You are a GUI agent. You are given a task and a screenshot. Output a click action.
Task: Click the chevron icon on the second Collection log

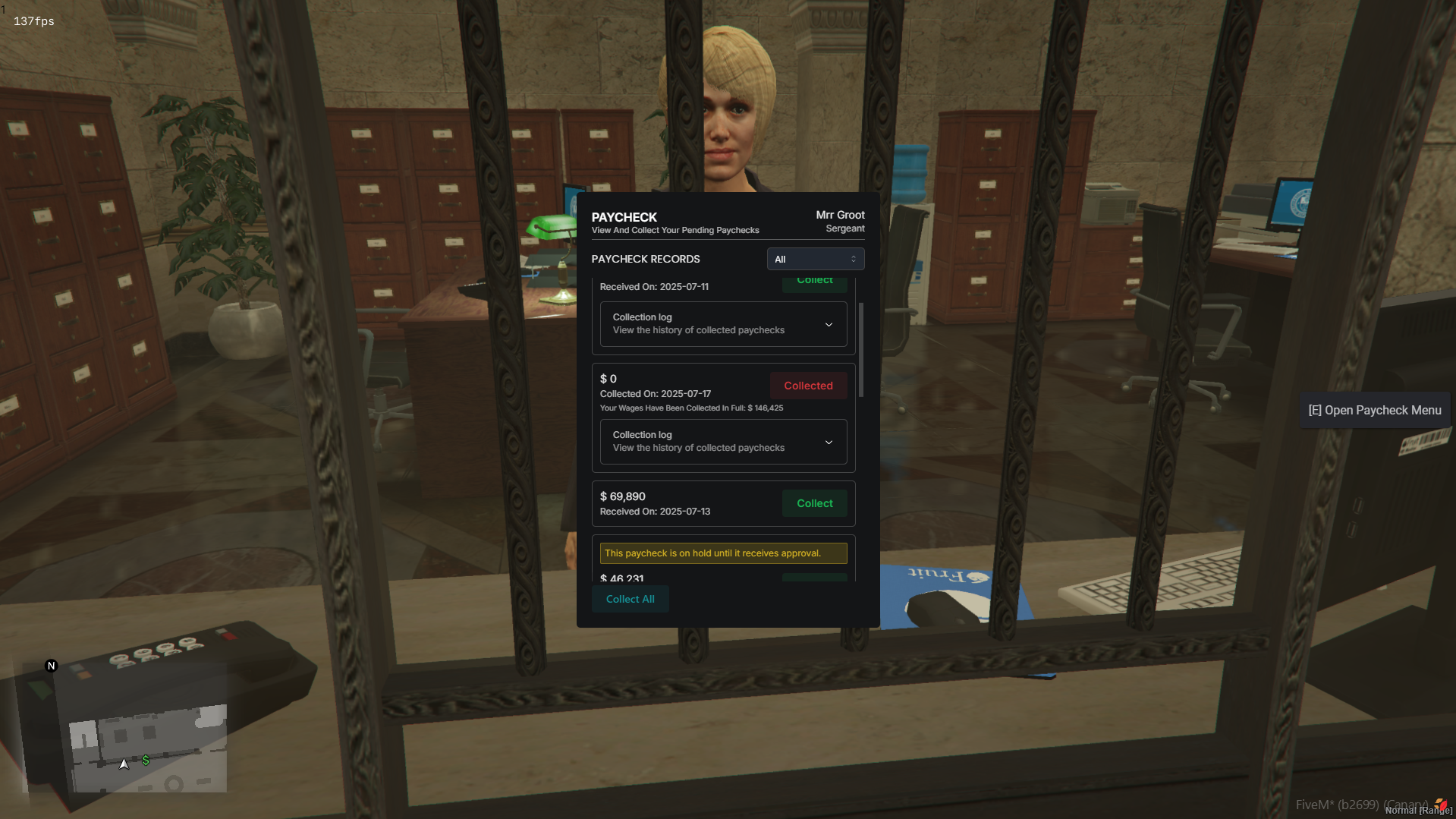tap(829, 442)
